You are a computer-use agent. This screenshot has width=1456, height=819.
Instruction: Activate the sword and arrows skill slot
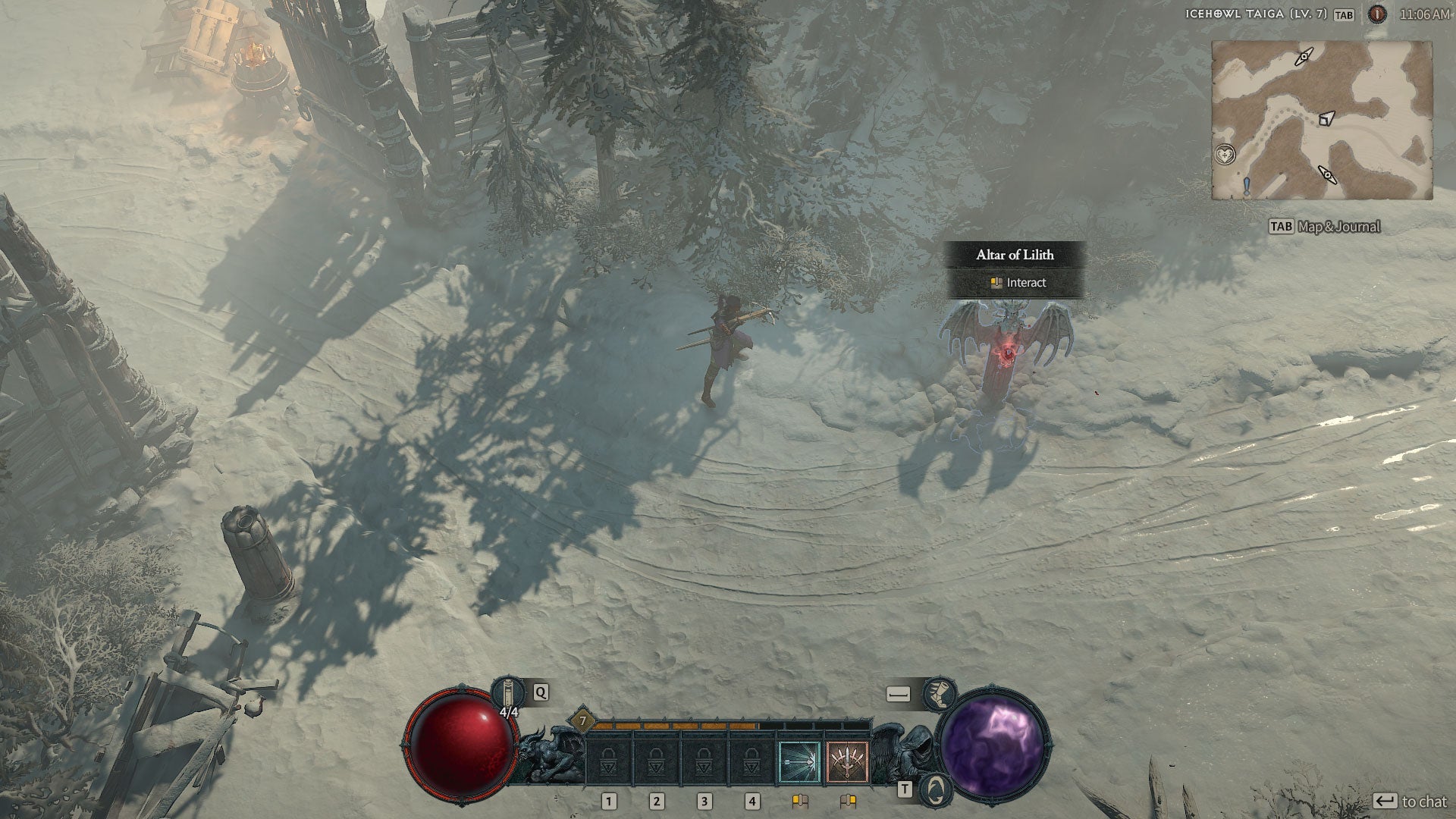click(x=846, y=761)
